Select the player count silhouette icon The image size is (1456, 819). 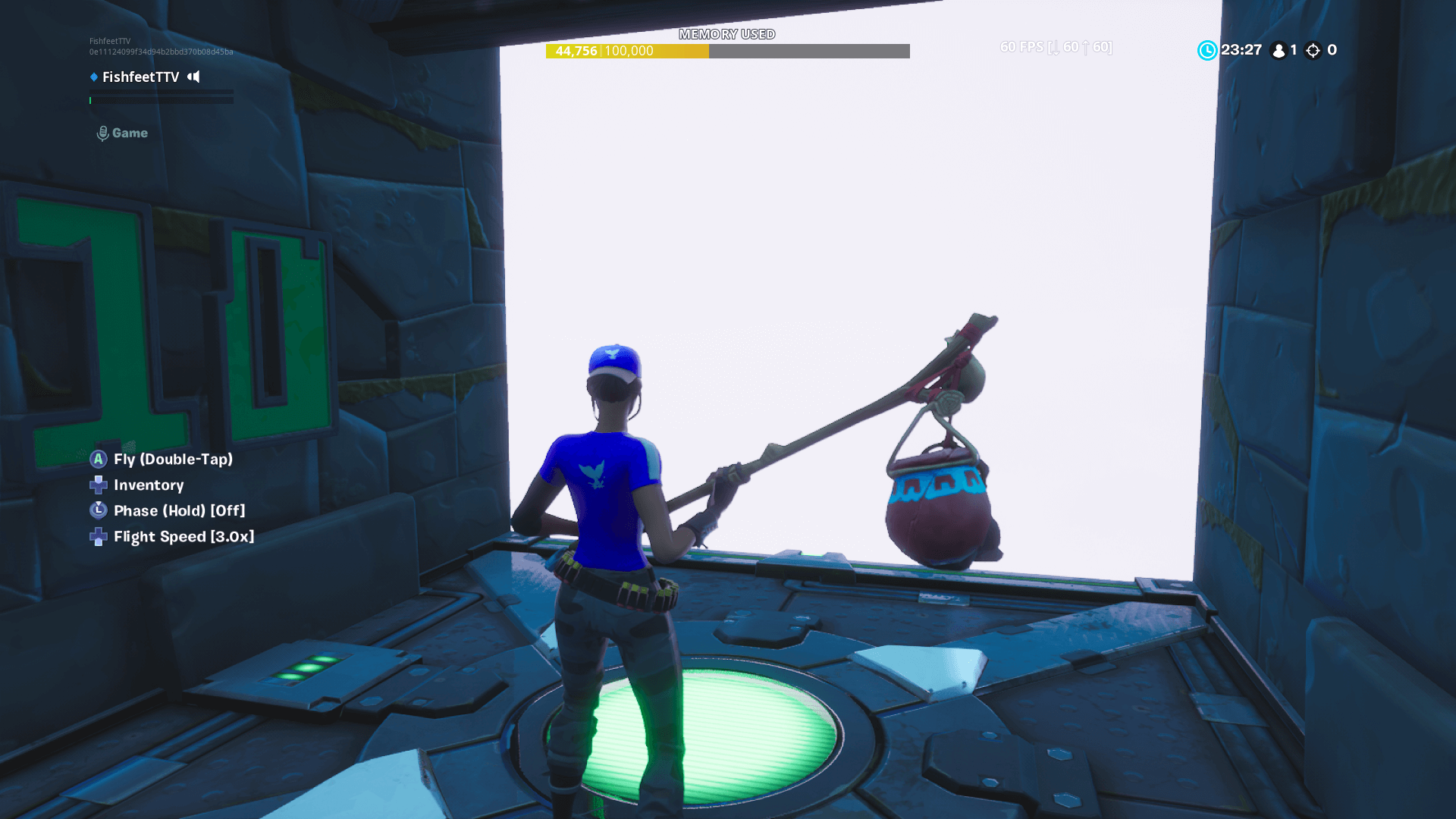1279,50
